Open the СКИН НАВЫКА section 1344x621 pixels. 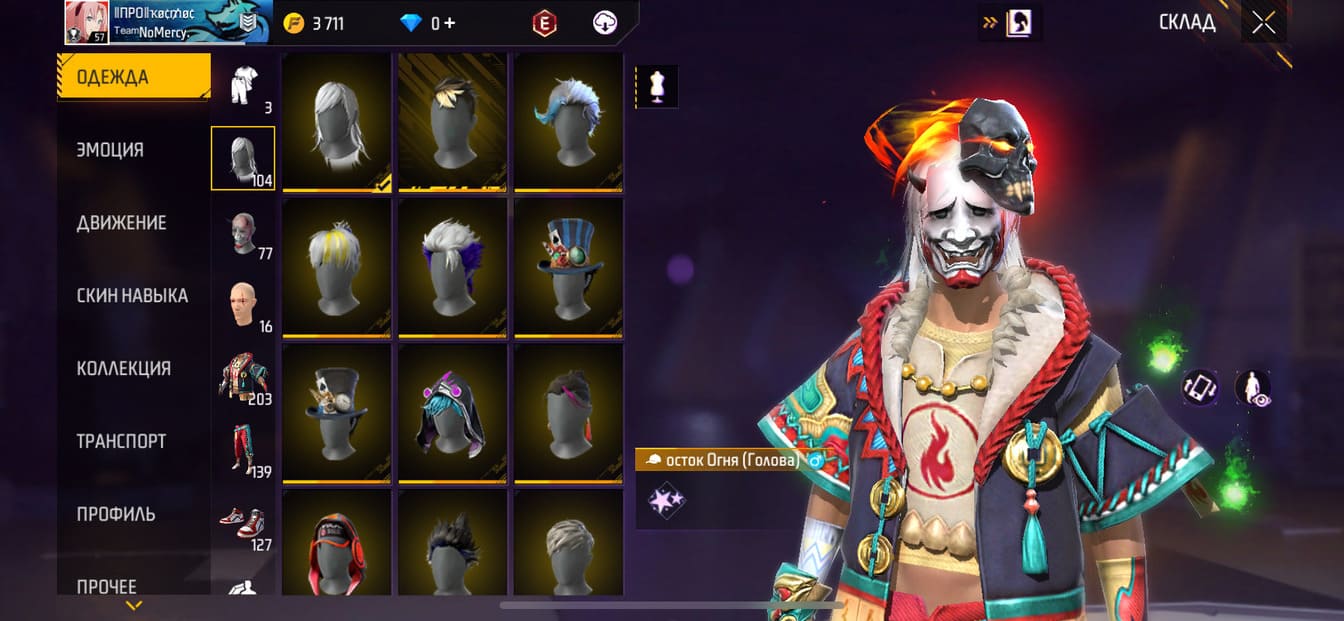132,296
